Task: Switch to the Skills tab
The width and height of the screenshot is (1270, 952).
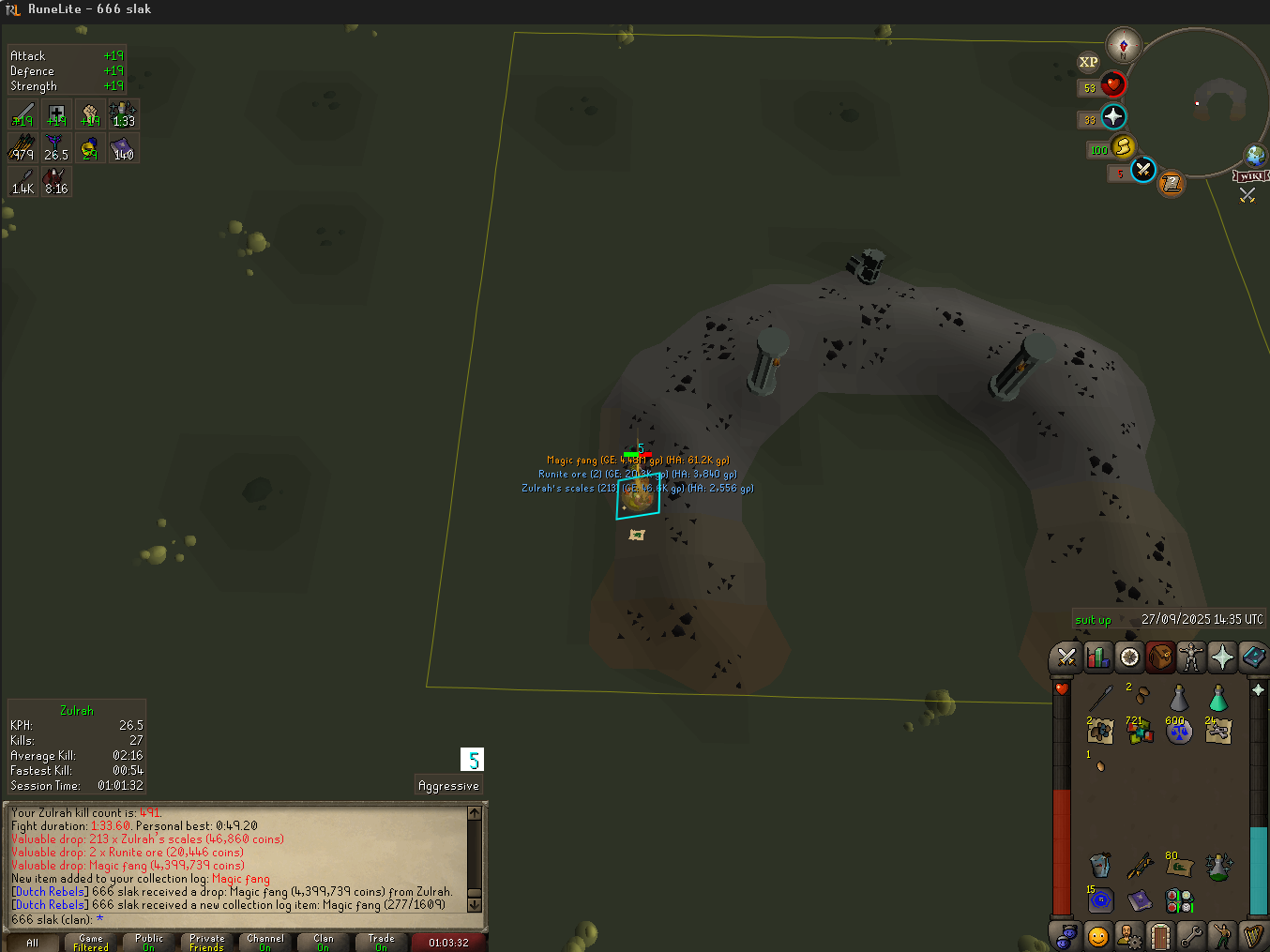Action: click(x=1097, y=657)
